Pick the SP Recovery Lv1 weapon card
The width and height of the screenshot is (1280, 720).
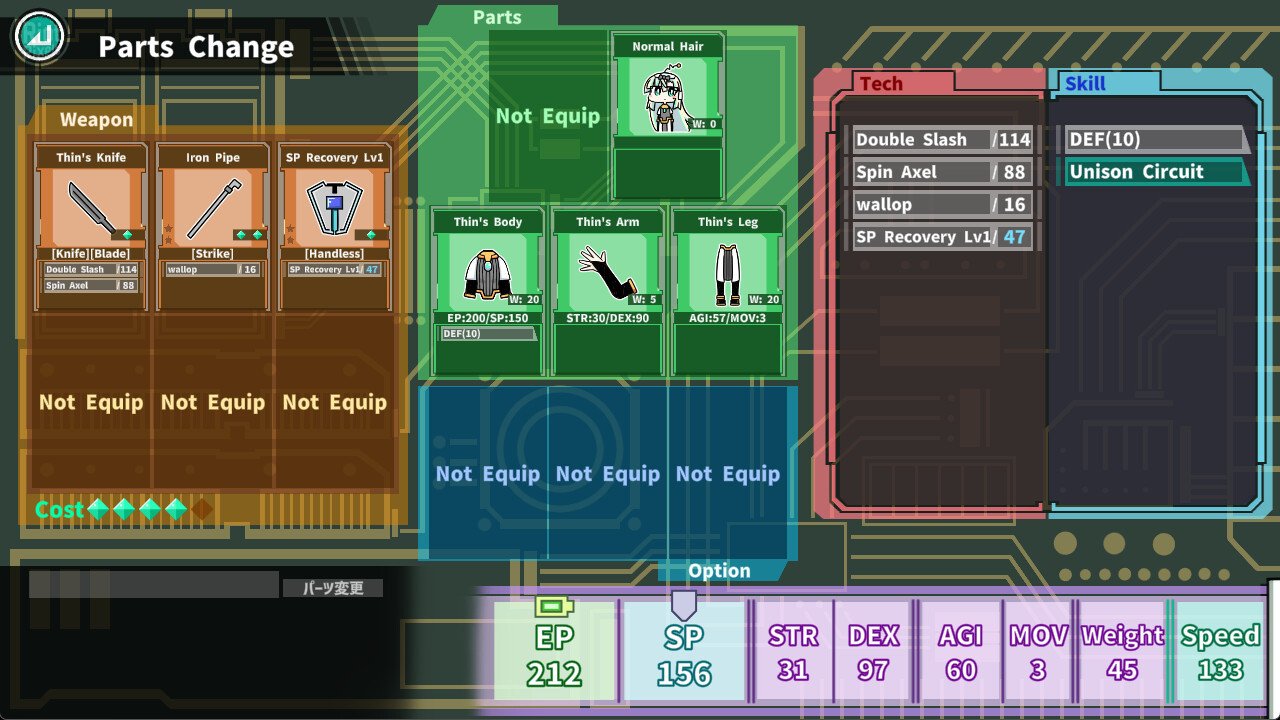(334, 226)
